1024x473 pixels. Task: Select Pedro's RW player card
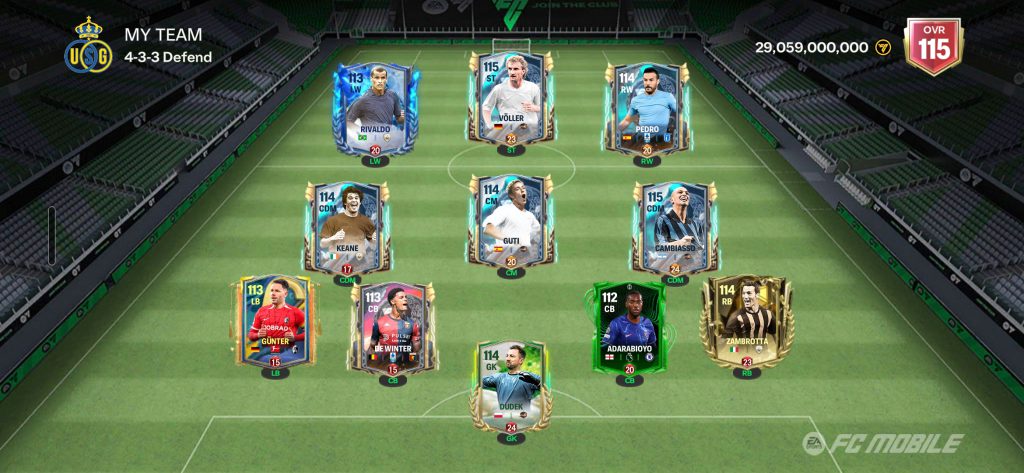647,107
